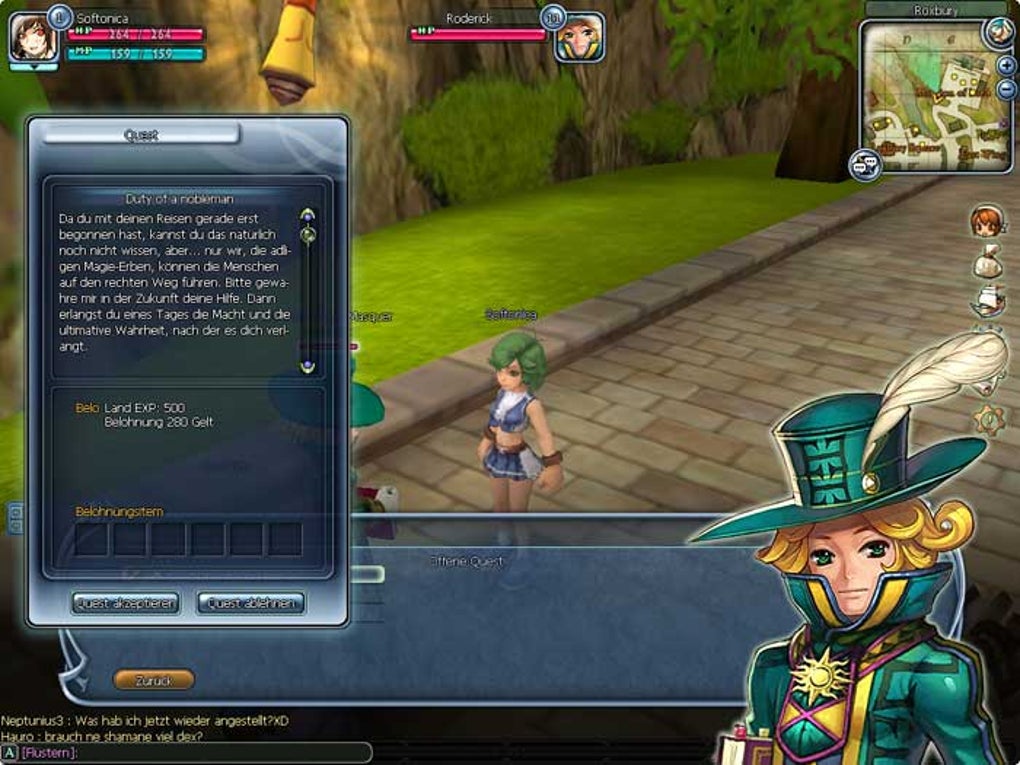The image size is (1020, 765).
Task: Open the character face menu icon
Action: [x=987, y=221]
